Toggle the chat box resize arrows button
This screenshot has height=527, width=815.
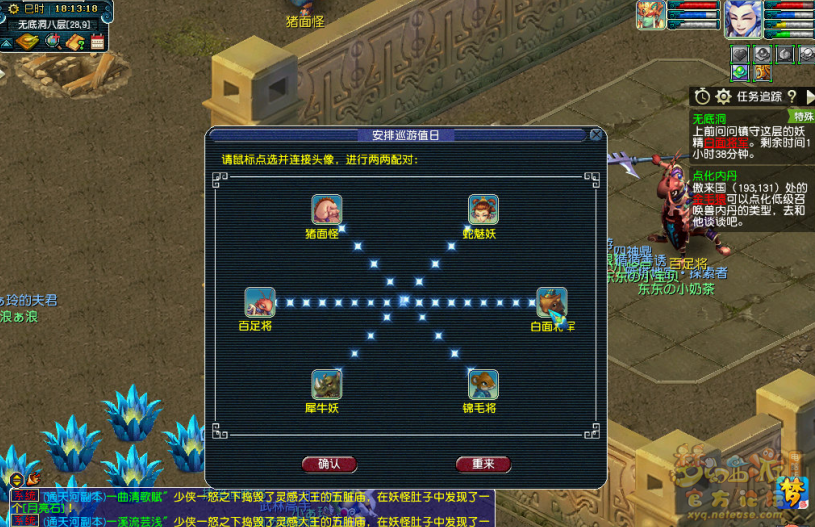pos(18,480)
